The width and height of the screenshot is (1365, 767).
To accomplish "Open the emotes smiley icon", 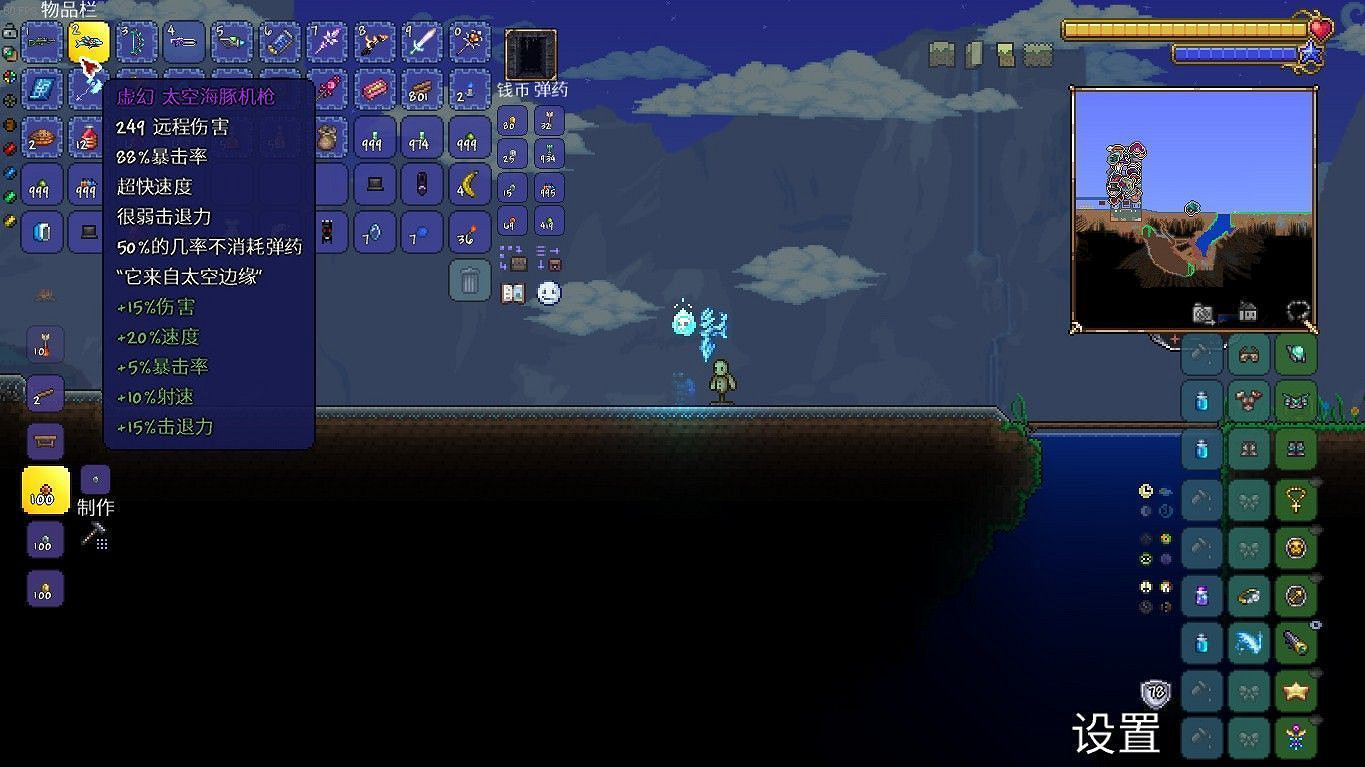I will point(546,293).
